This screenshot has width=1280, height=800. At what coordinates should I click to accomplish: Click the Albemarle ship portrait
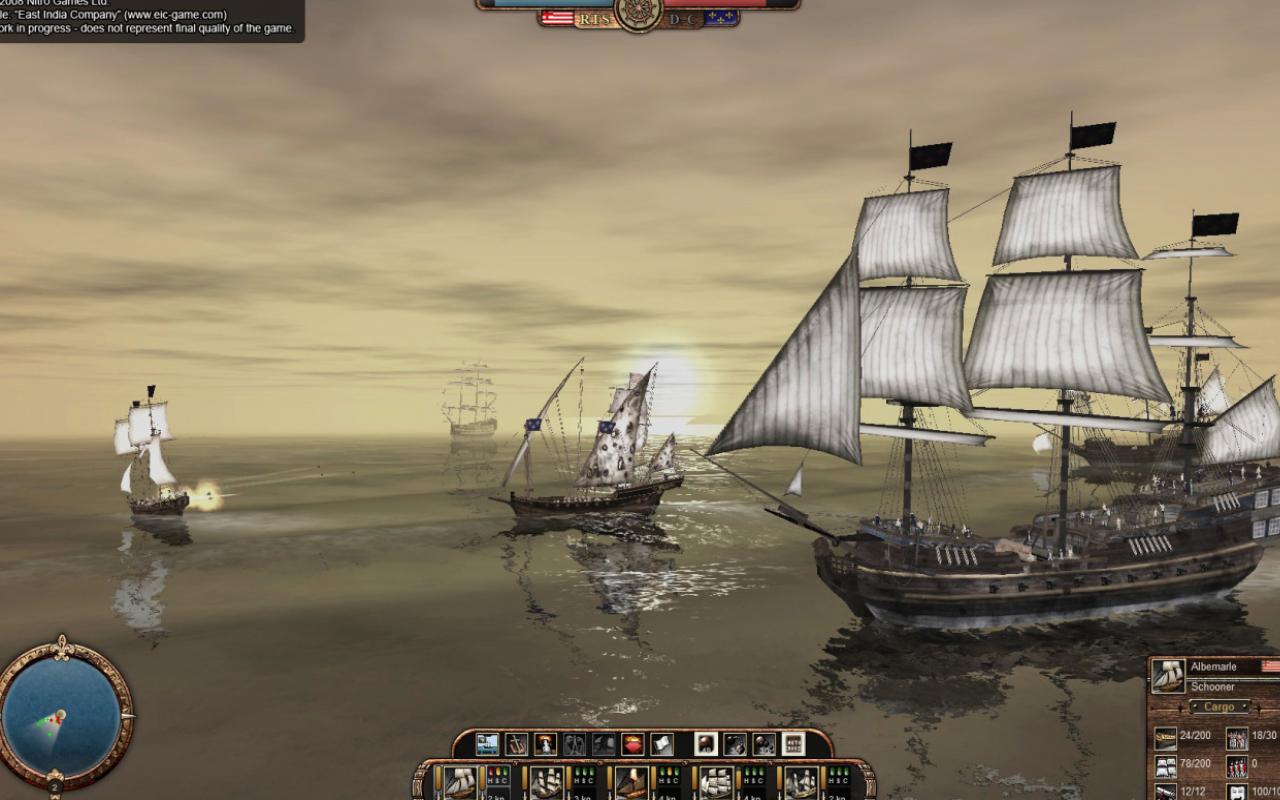click(x=1168, y=676)
